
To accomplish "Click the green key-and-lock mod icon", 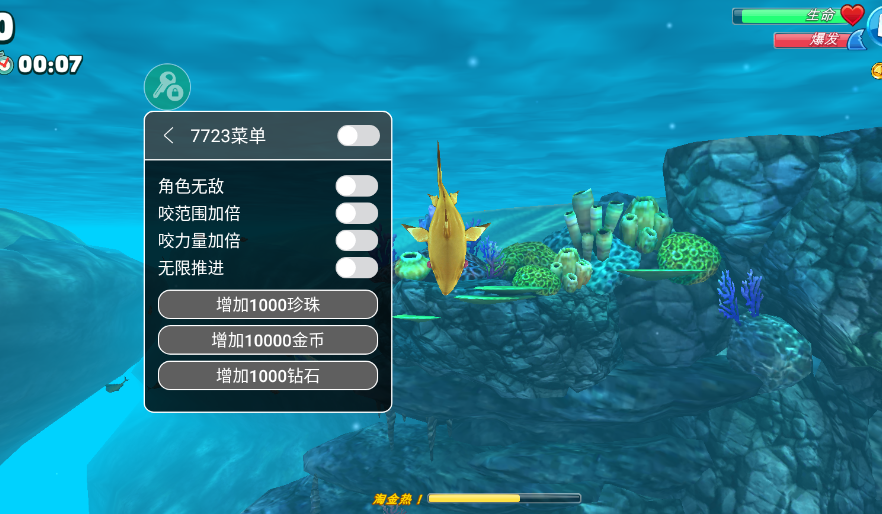I will point(167,87).
